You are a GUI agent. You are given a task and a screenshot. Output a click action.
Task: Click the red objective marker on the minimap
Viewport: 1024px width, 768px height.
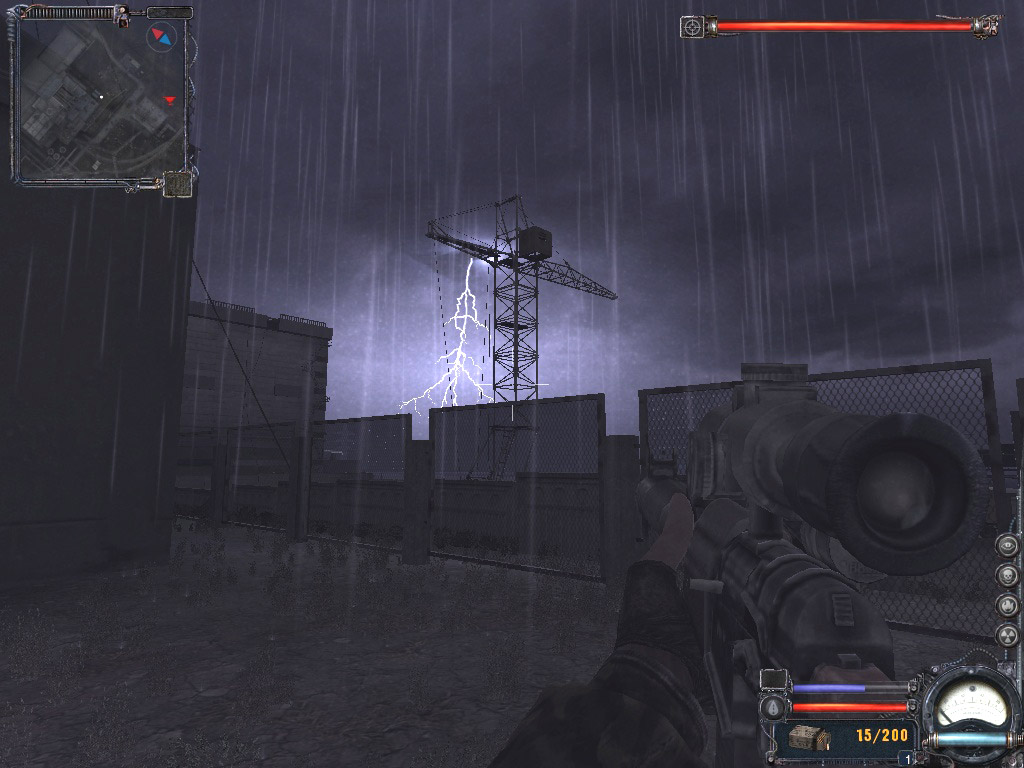(170, 100)
